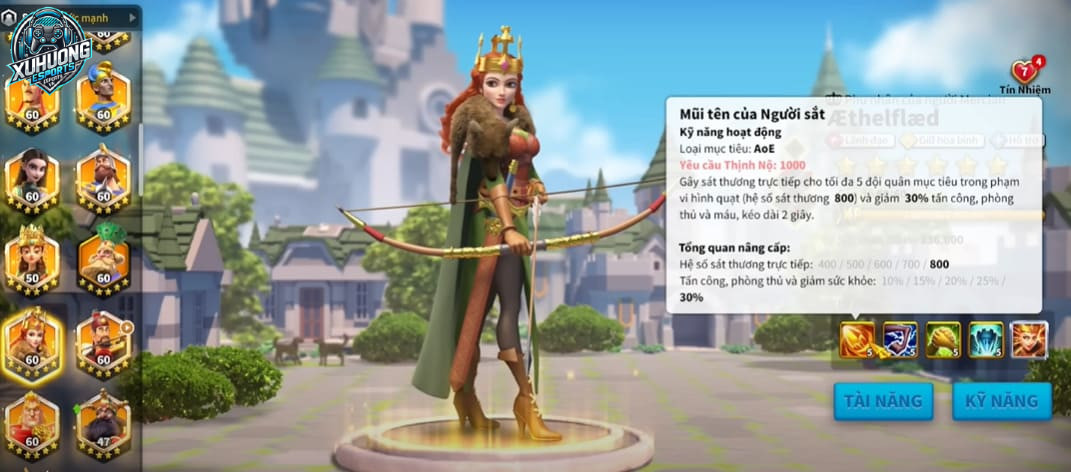Image resolution: width=1071 pixels, height=472 pixels.
Task: Select the flaming arrow active skill icon
Action: 856,340
